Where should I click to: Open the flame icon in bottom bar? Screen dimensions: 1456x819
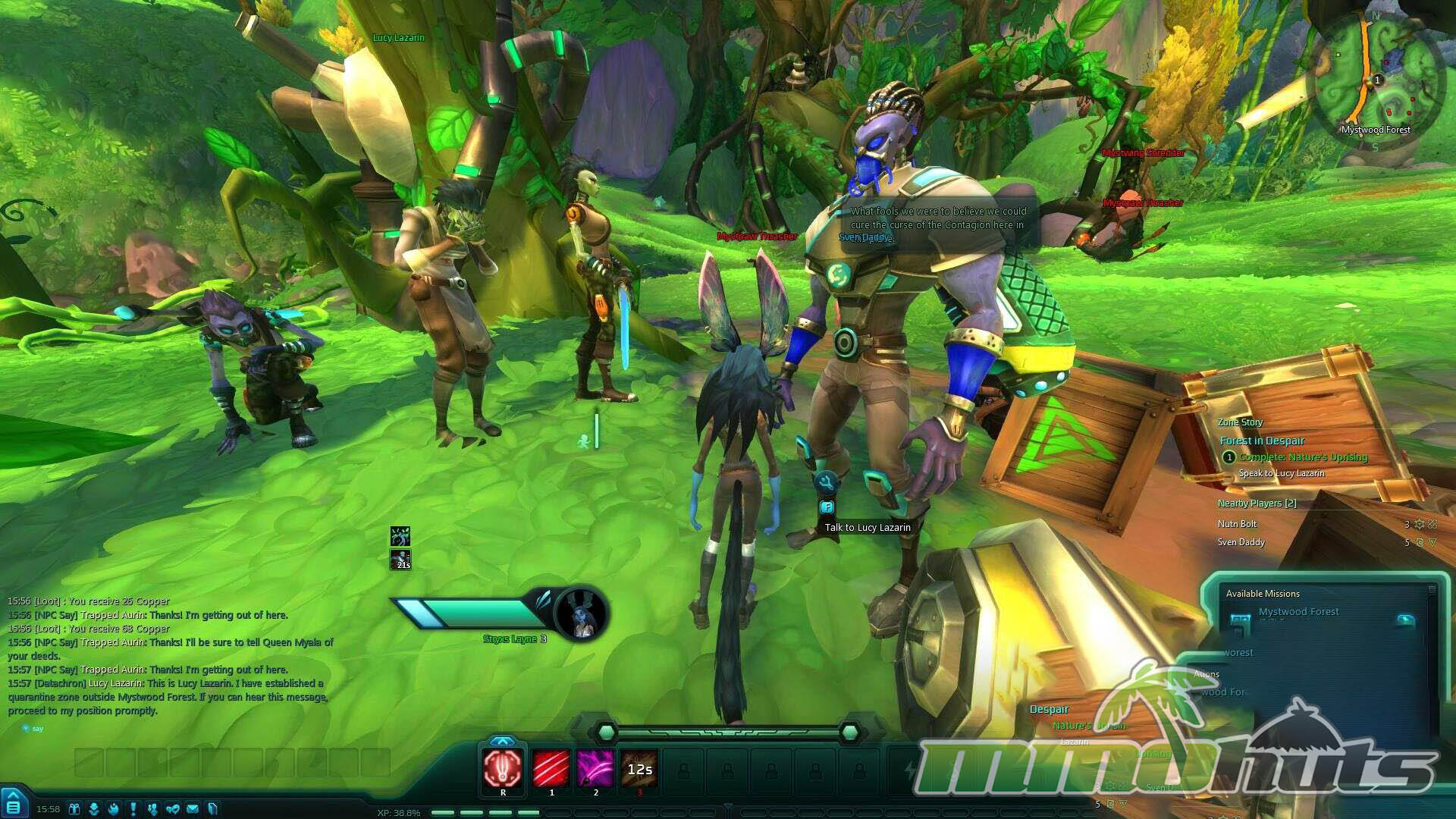[x=114, y=809]
